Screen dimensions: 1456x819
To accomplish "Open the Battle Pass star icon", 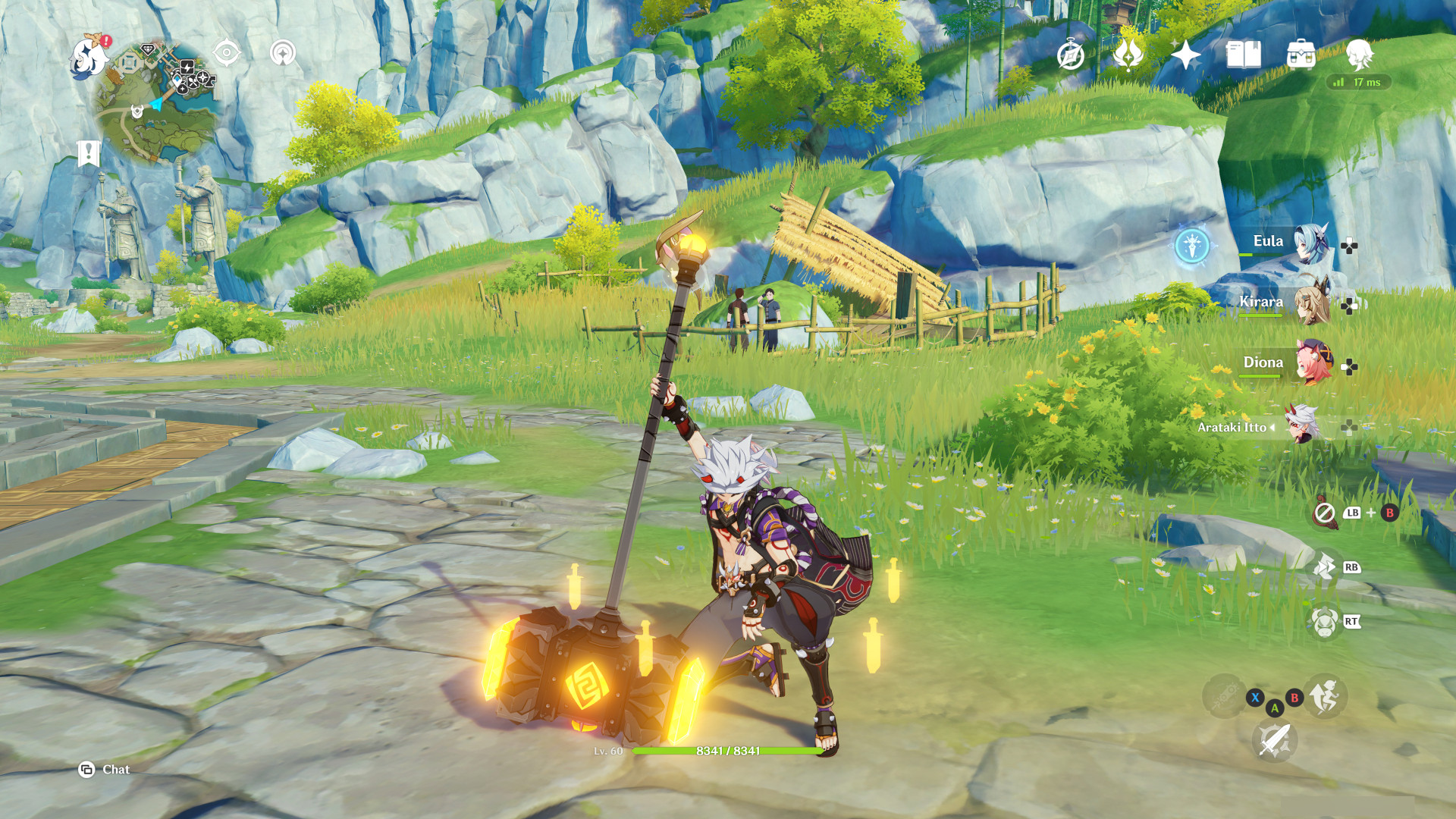I will [x=1185, y=55].
